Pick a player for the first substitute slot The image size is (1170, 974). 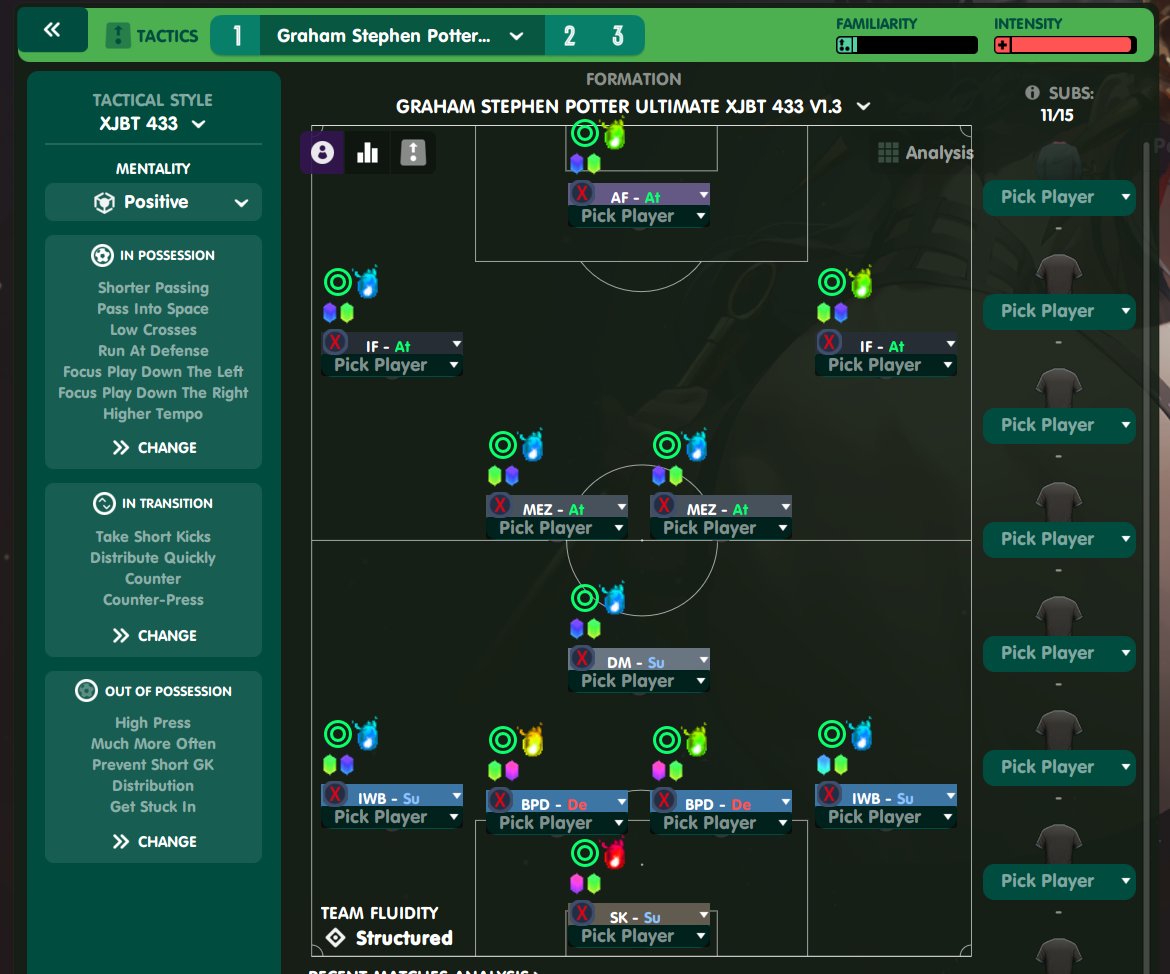(1058, 197)
